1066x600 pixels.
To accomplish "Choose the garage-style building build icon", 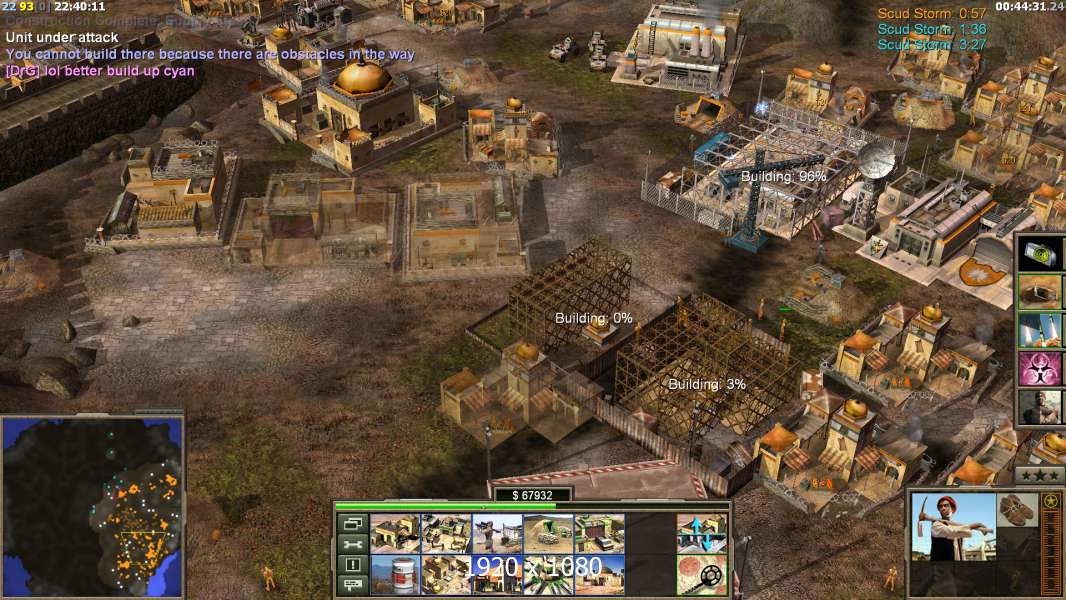I will 599,533.
